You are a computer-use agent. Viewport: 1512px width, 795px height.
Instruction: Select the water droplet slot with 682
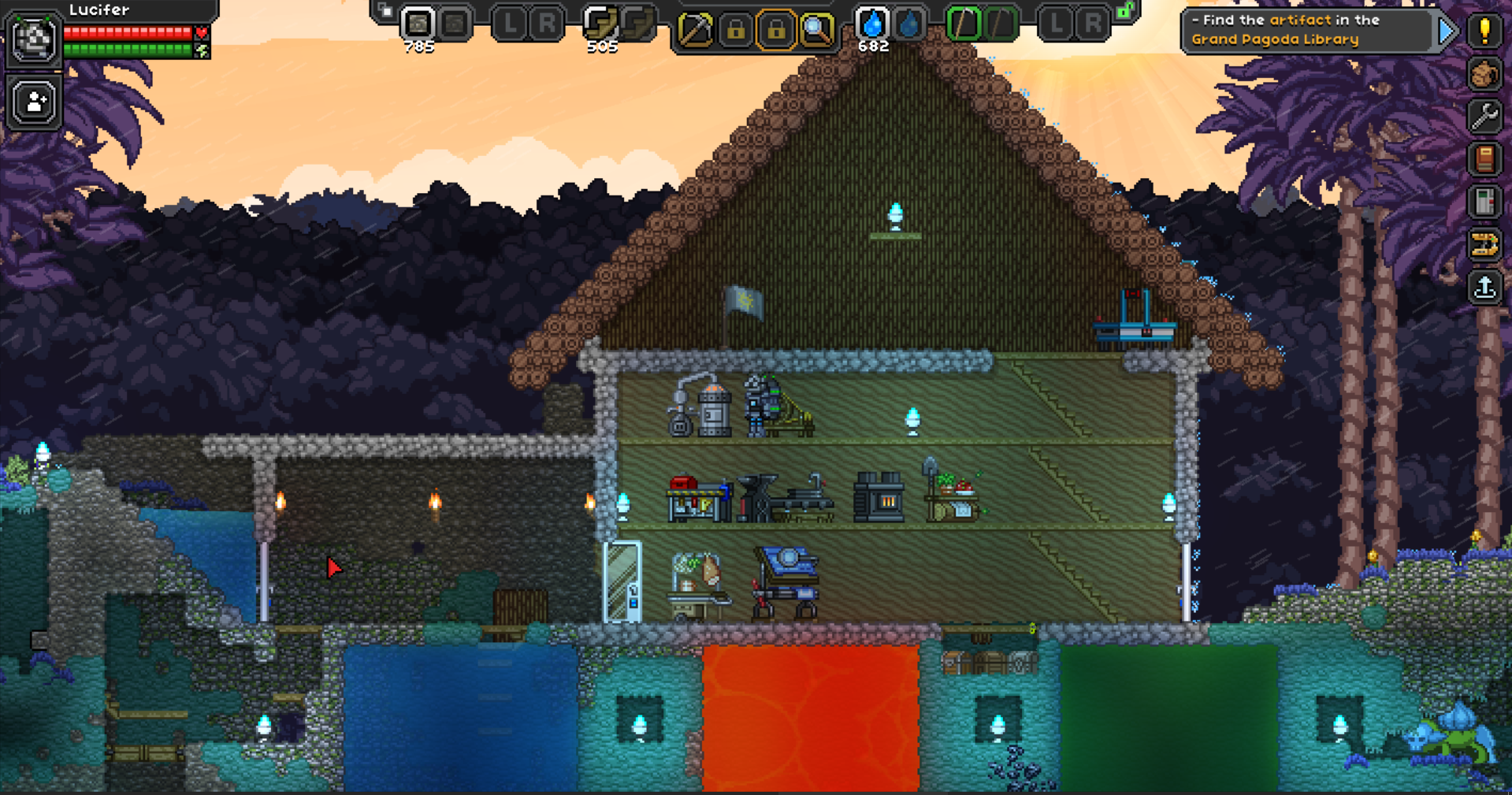tap(872, 25)
